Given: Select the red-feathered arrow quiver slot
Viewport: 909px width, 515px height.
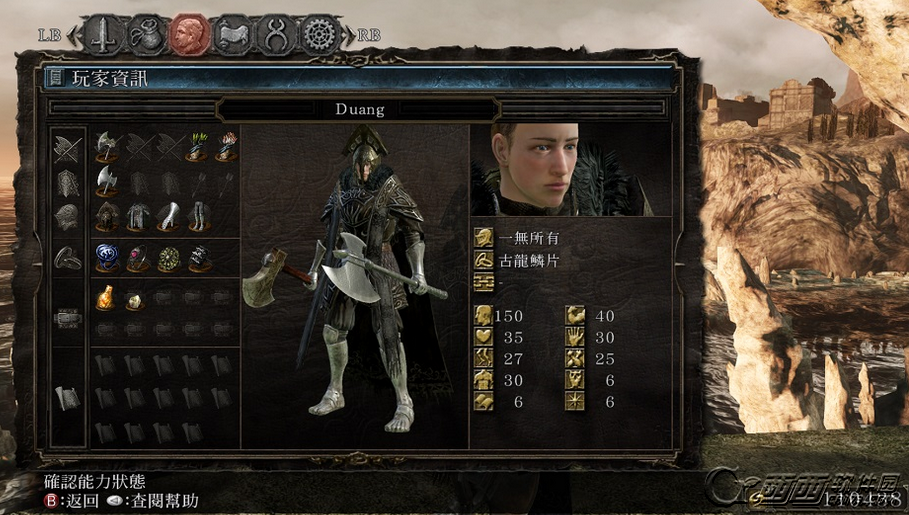Looking at the screenshot, I should click(x=226, y=147).
